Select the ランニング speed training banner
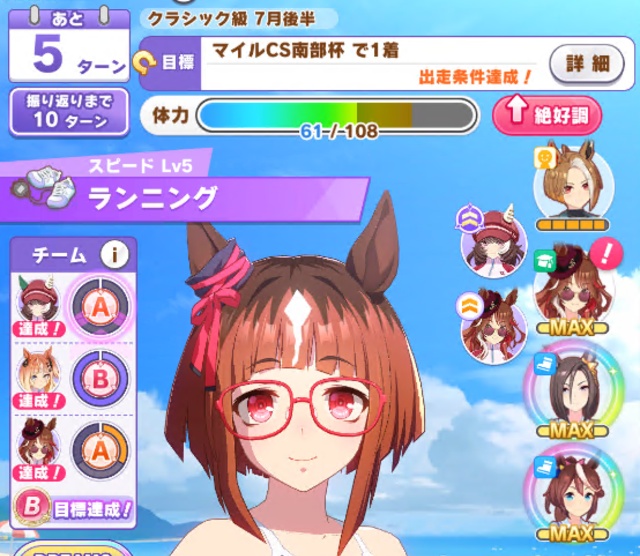The height and width of the screenshot is (556, 640). click(190, 198)
